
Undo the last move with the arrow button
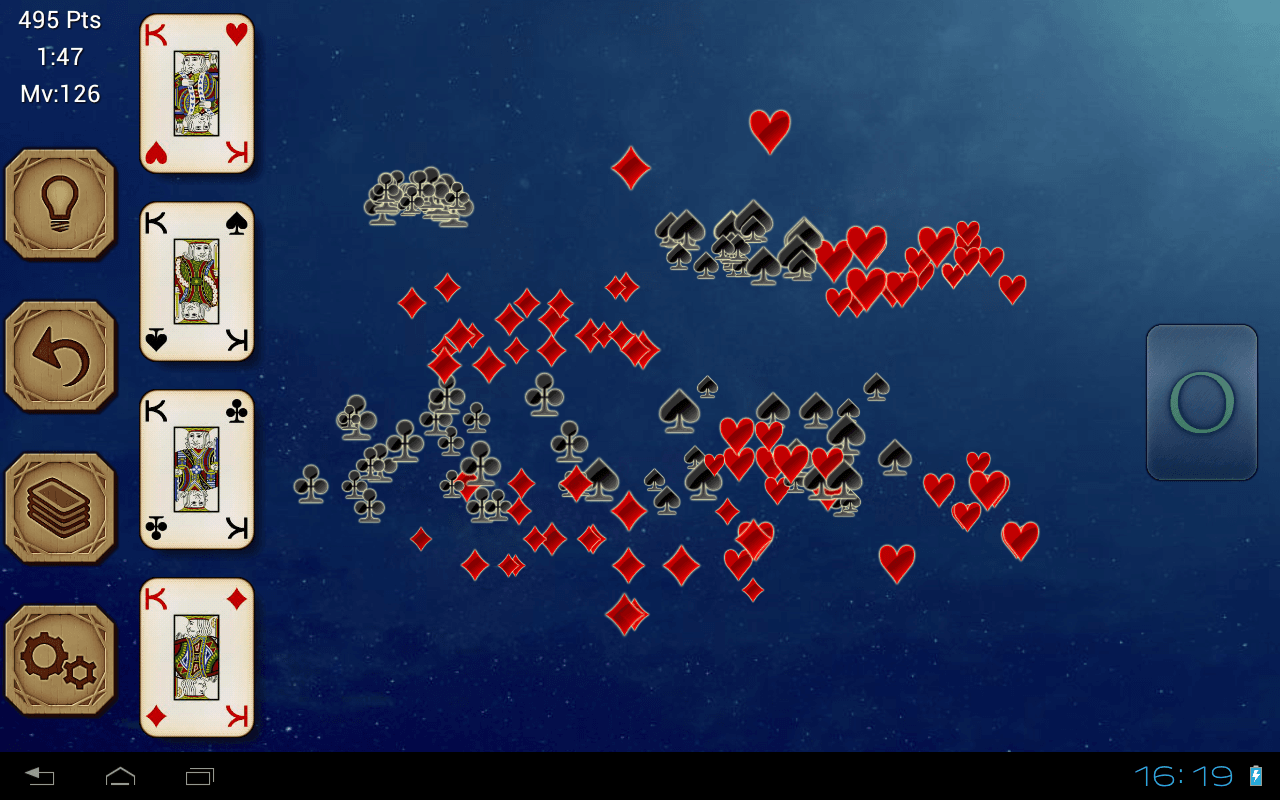click(60, 356)
